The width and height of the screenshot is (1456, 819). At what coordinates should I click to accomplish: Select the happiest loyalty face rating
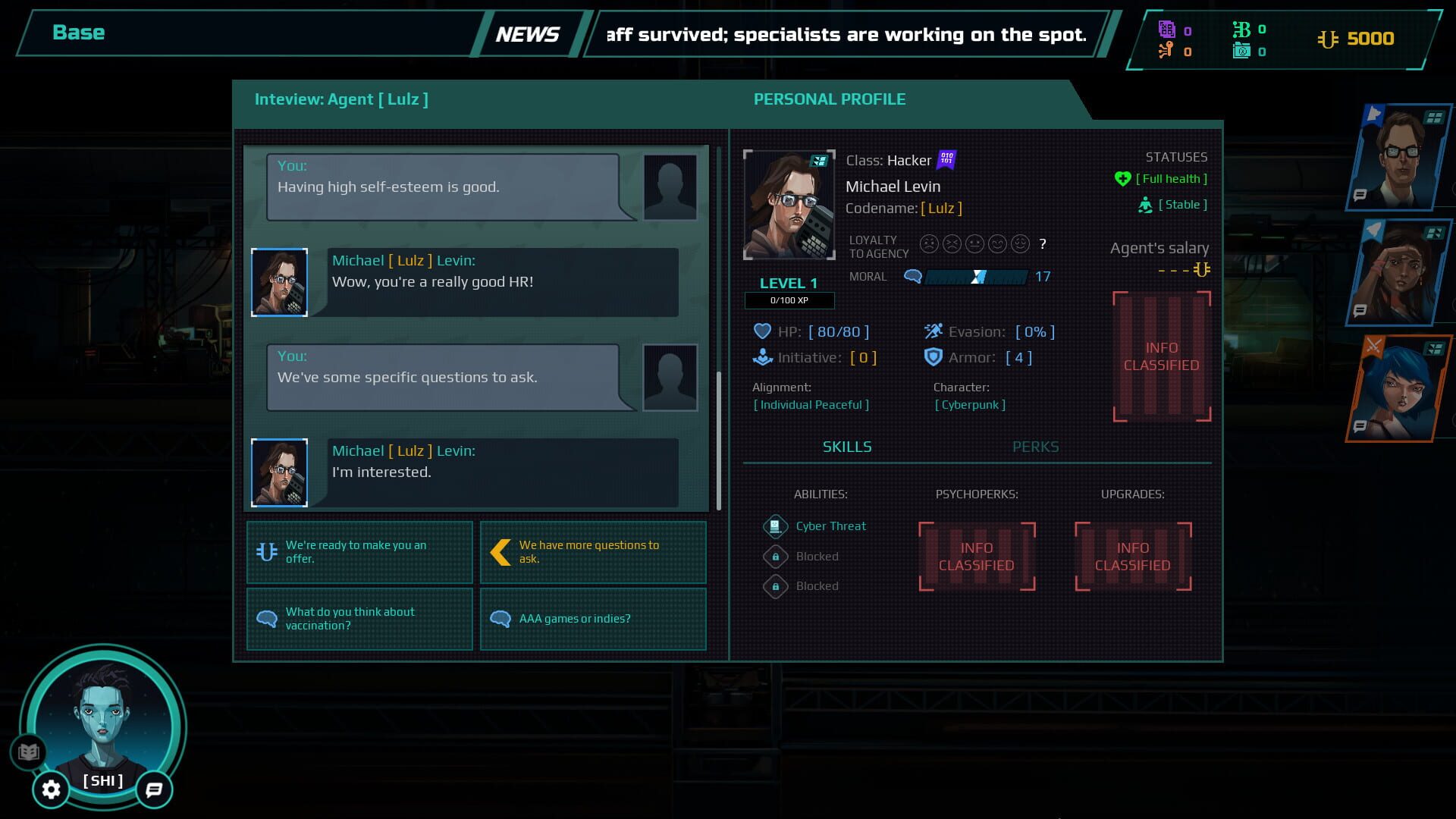(1020, 244)
